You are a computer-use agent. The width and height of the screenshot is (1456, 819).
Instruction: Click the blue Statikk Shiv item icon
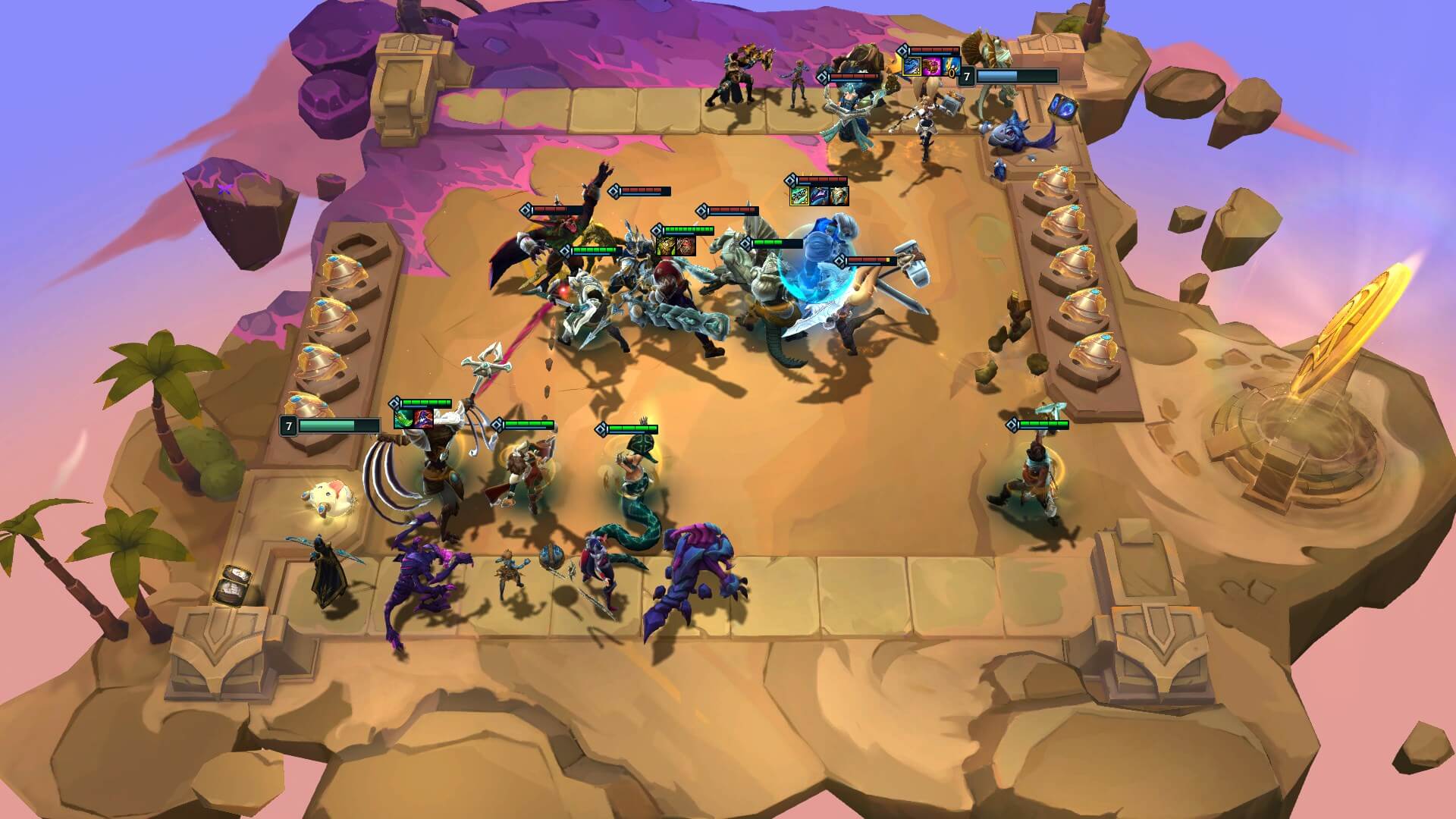point(912,67)
